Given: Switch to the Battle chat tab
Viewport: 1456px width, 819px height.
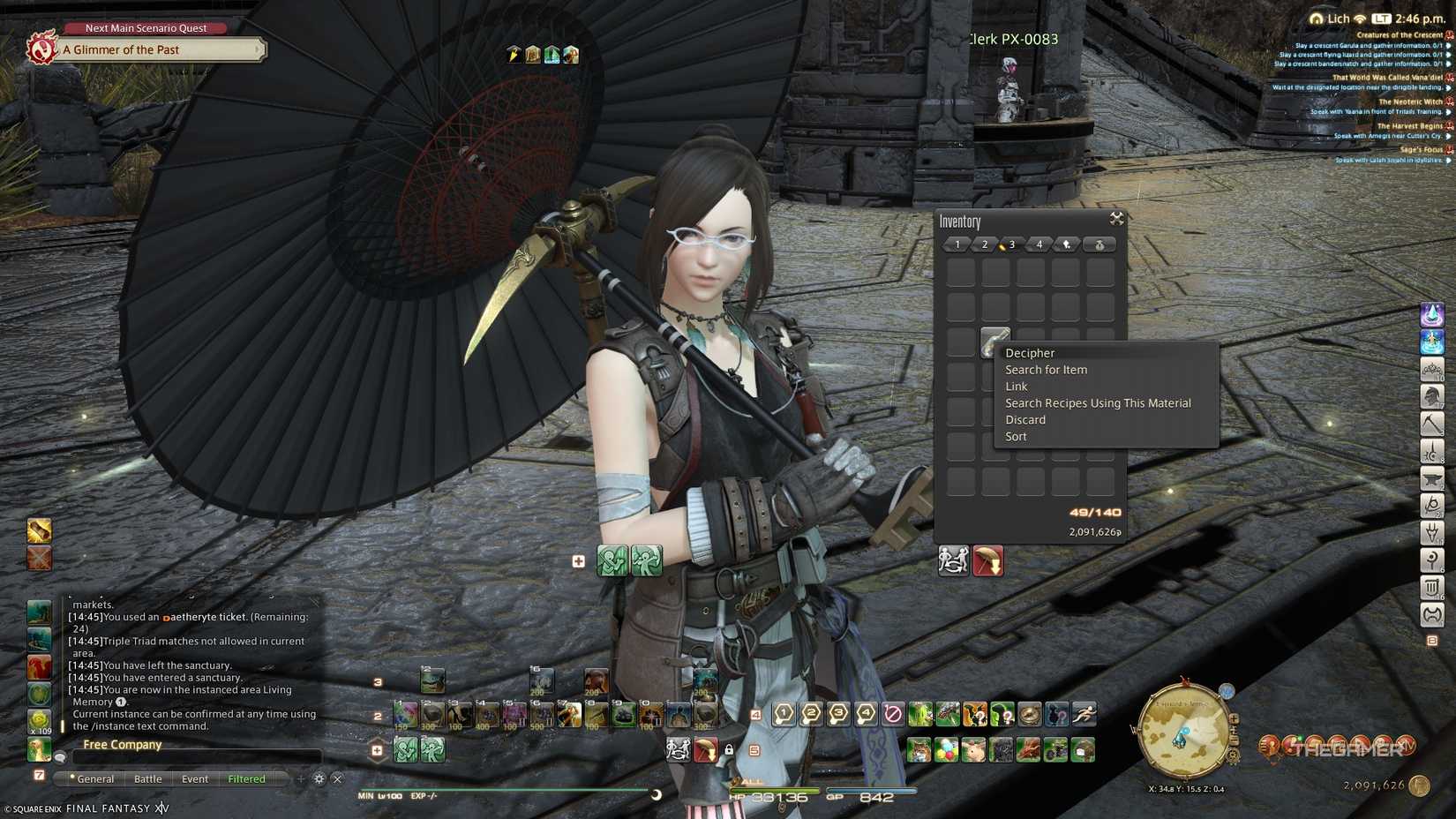Looking at the screenshot, I should point(147,778).
